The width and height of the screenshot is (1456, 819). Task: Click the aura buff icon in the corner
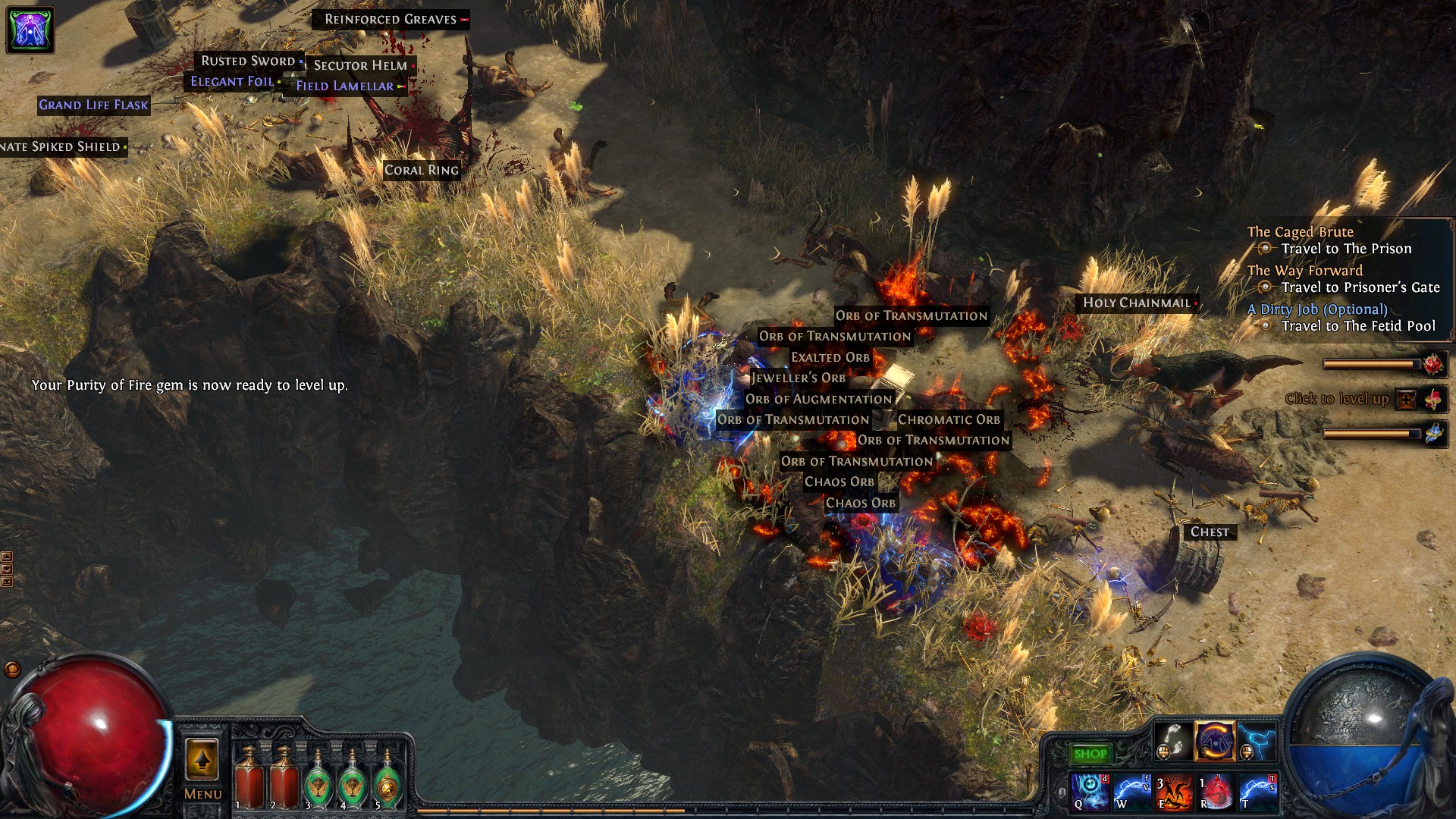point(30,30)
